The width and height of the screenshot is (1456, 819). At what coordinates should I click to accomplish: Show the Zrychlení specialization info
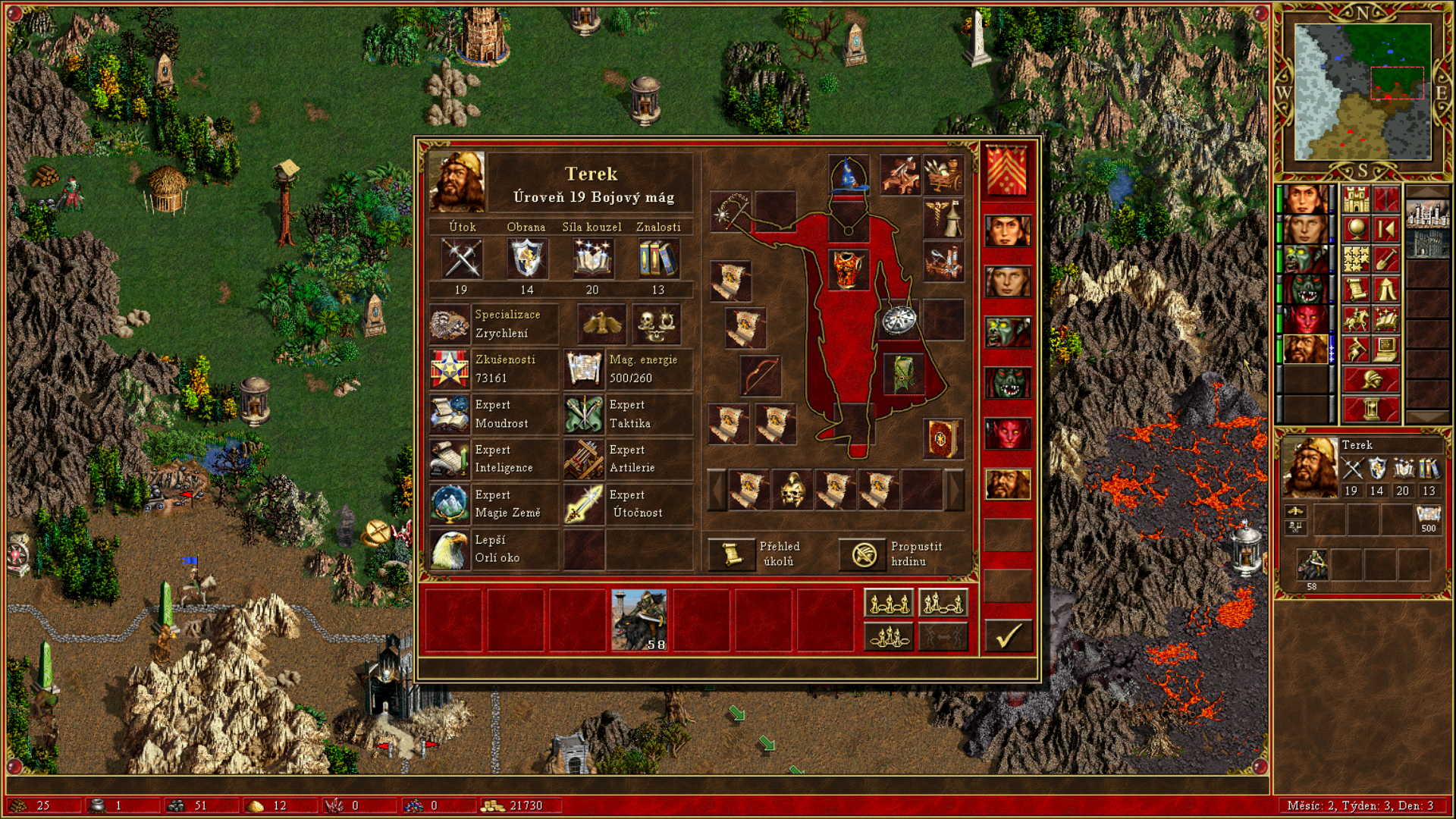click(450, 324)
